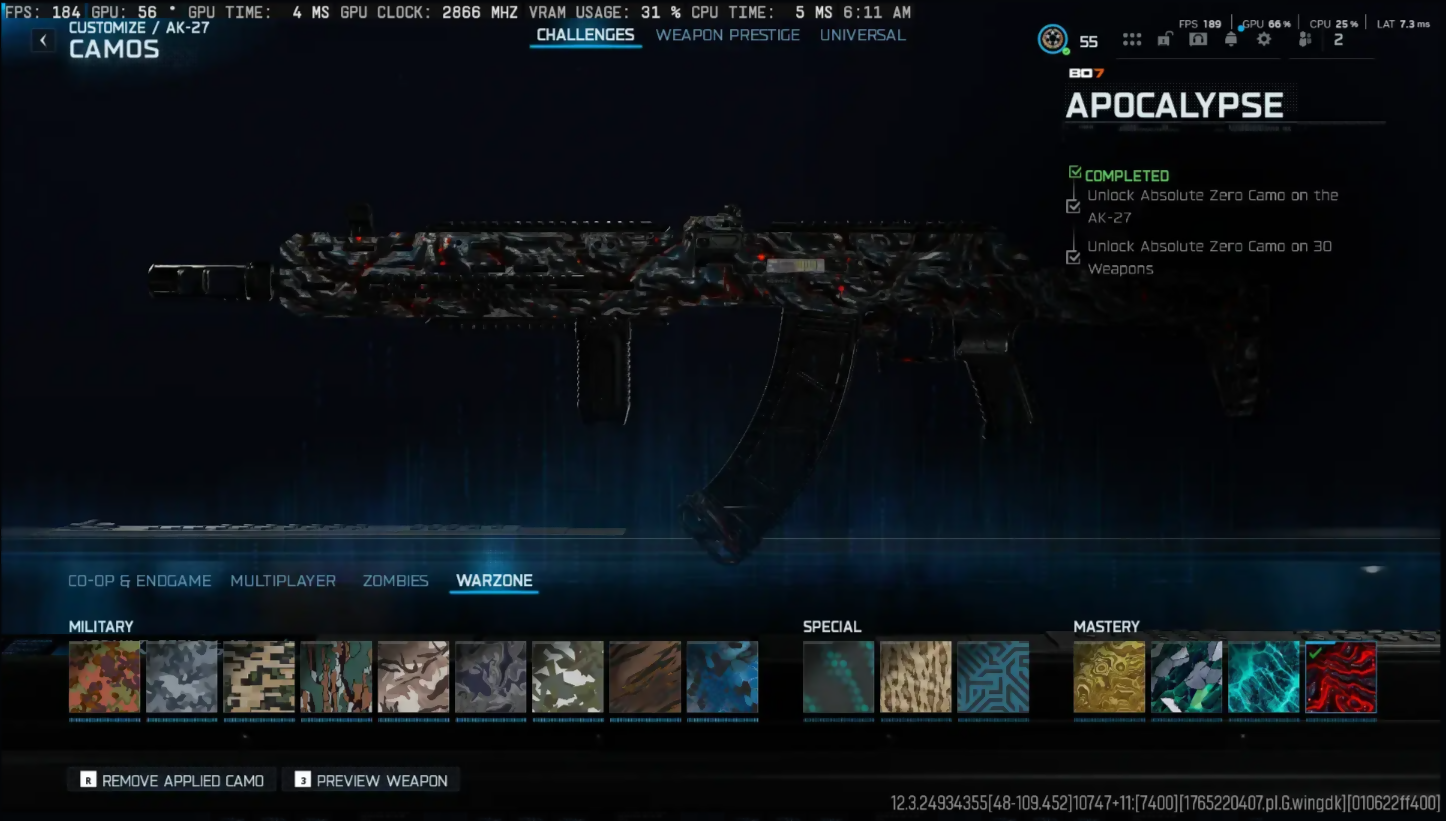1446x821 pixels.
Task: Select the Challenges tab
Action: click(x=585, y=35)
